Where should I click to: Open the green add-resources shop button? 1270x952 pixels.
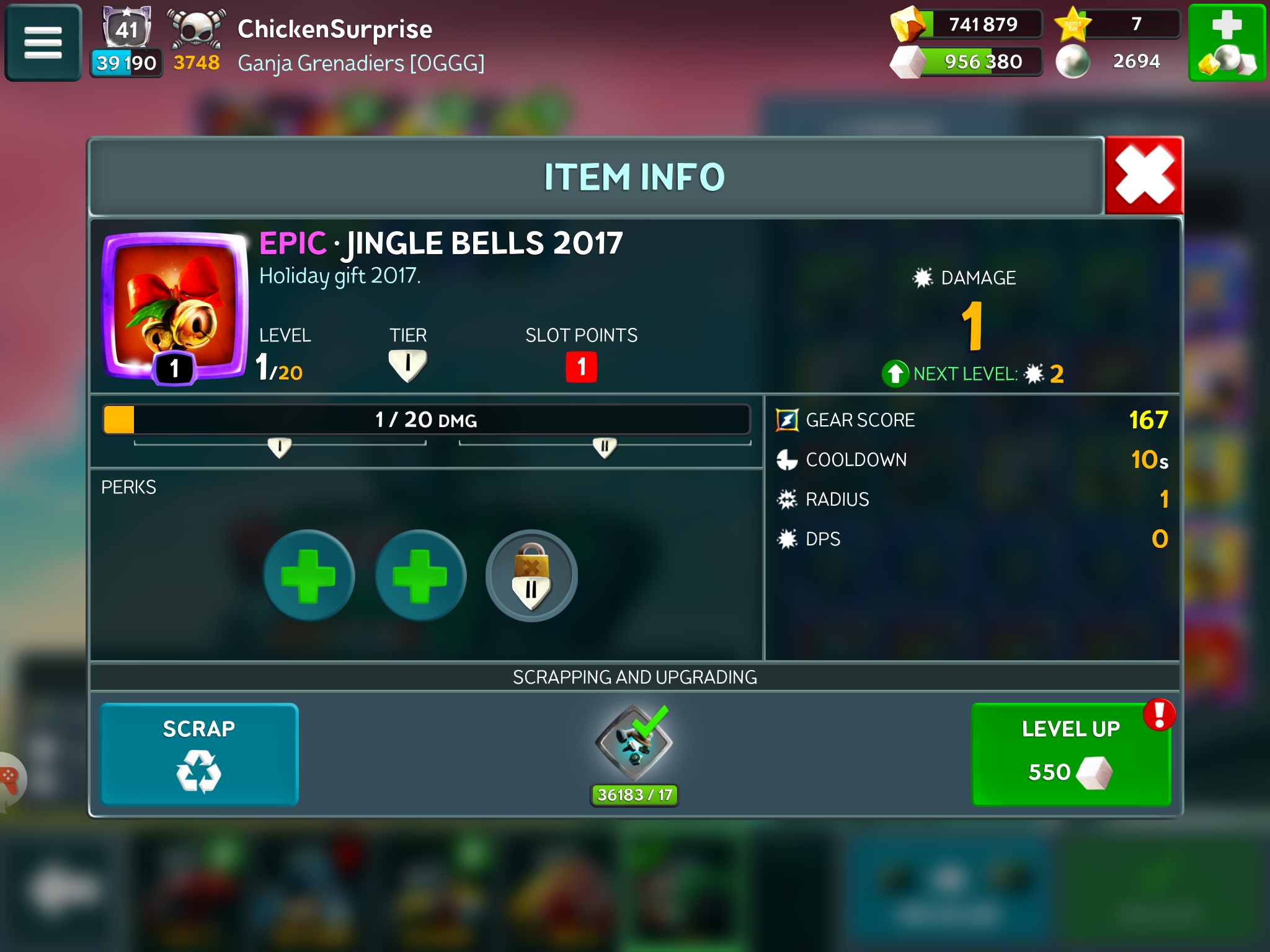pyautogui.click(x=1226, y=43)
